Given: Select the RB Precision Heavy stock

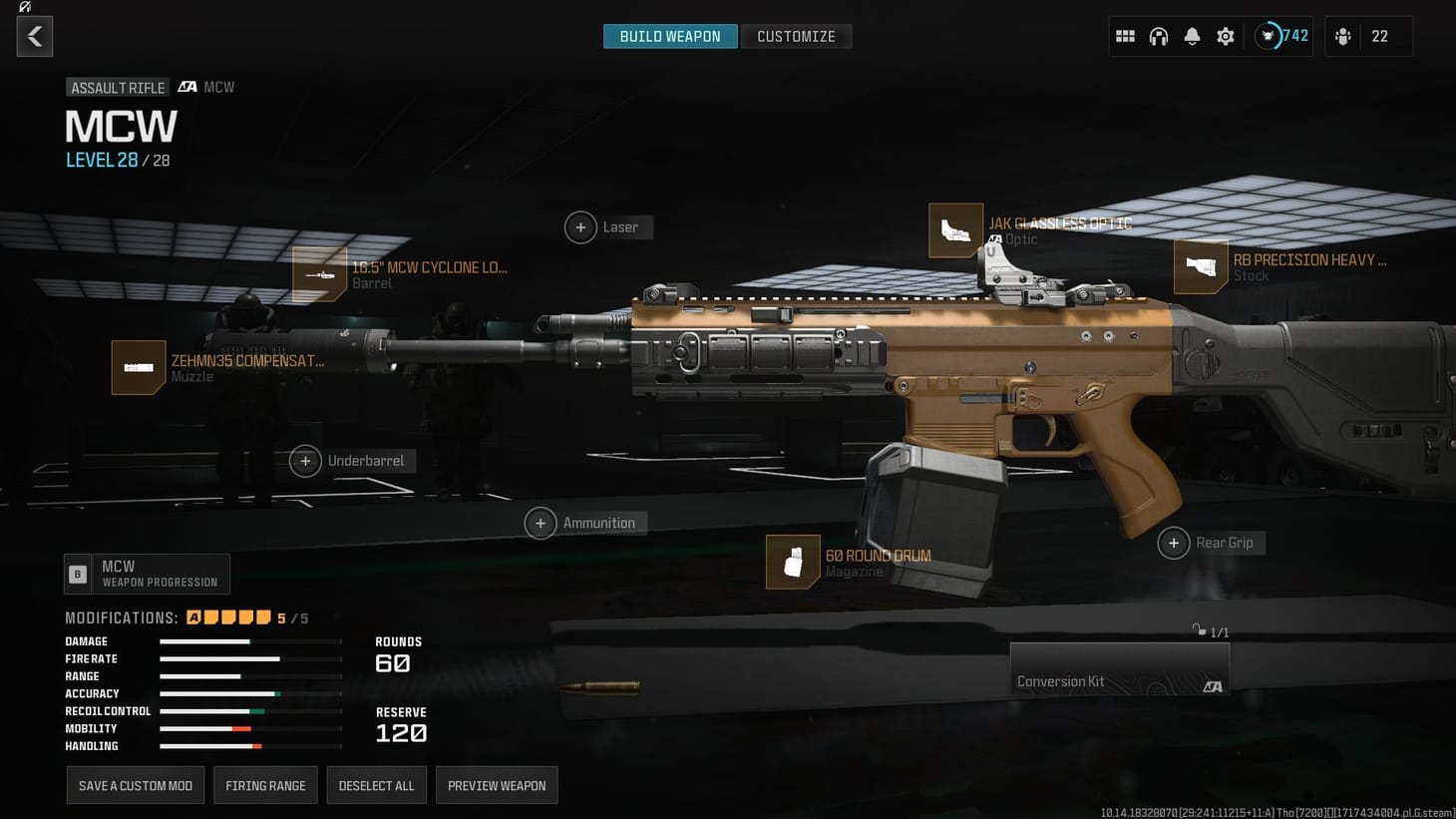Looking at the screenshot, I should point(1201,267).
